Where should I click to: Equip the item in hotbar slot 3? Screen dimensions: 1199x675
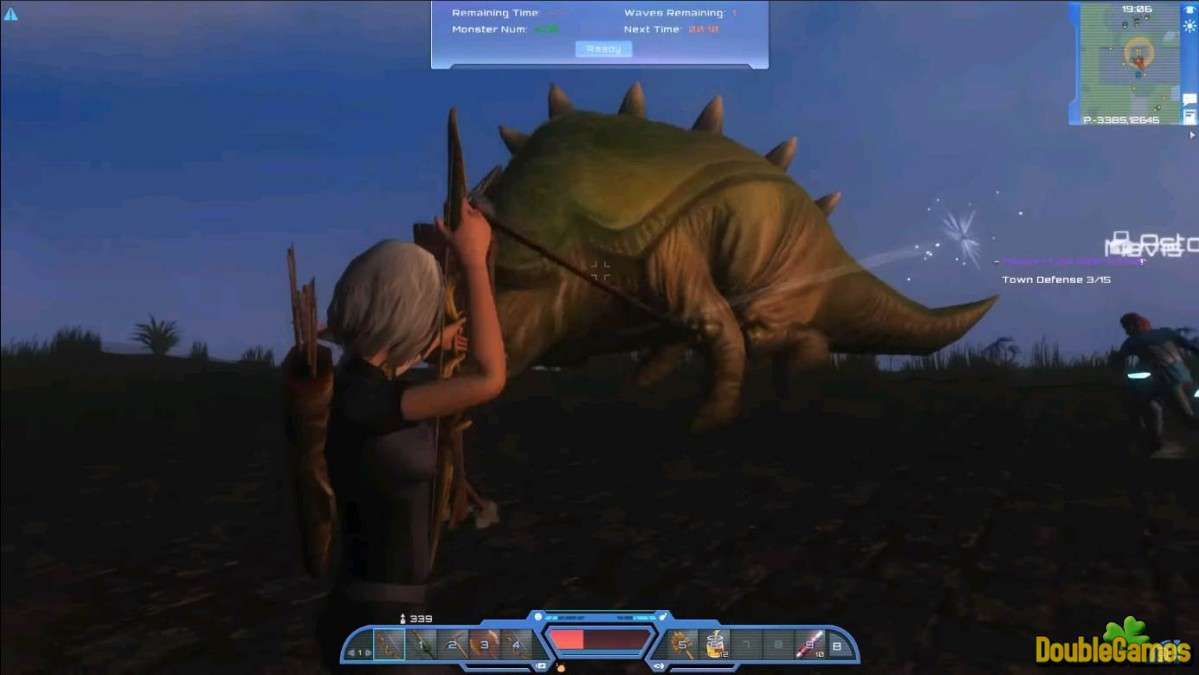484,645
